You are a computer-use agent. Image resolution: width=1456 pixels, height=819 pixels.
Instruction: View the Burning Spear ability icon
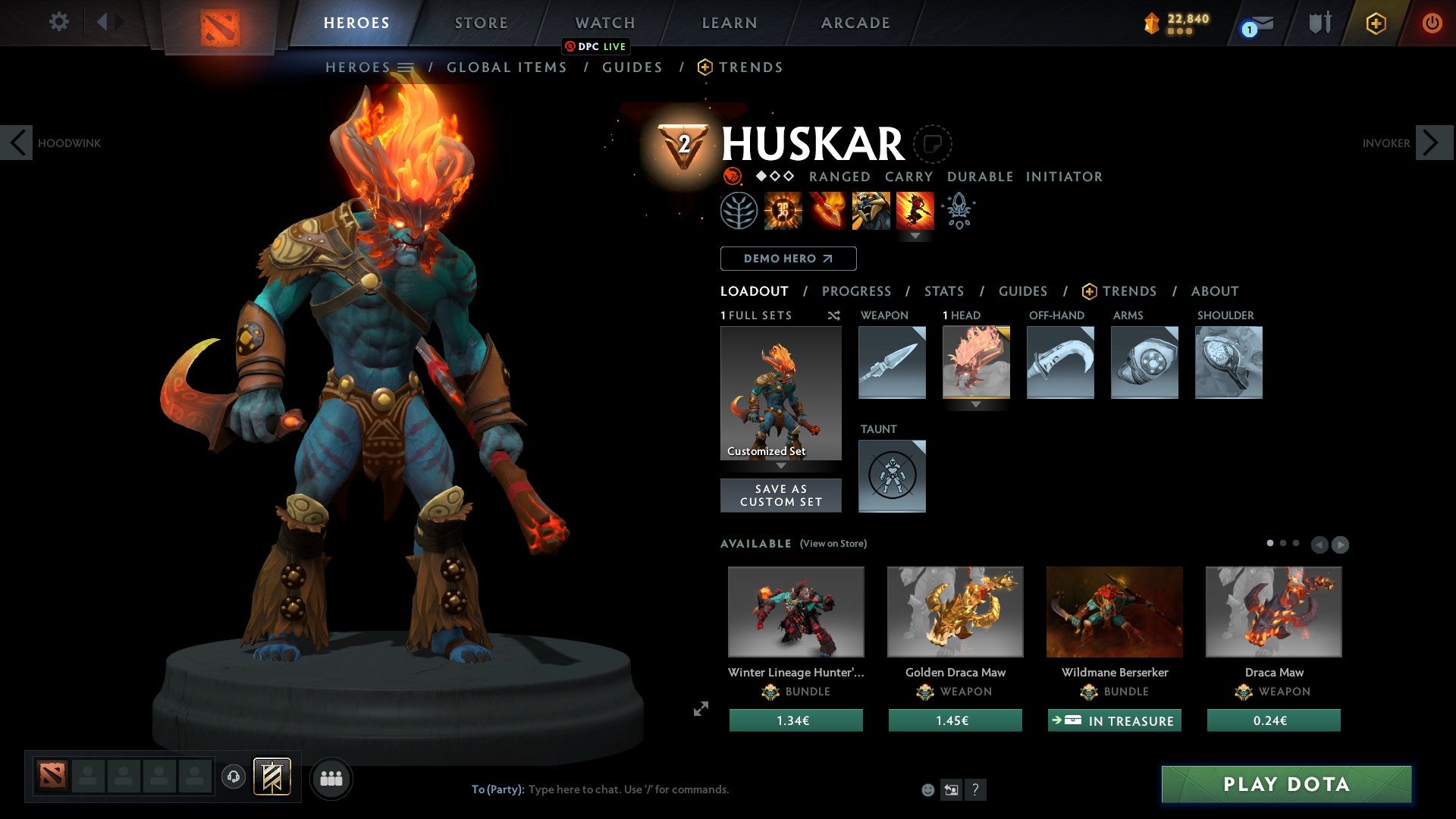pos(827,210)
